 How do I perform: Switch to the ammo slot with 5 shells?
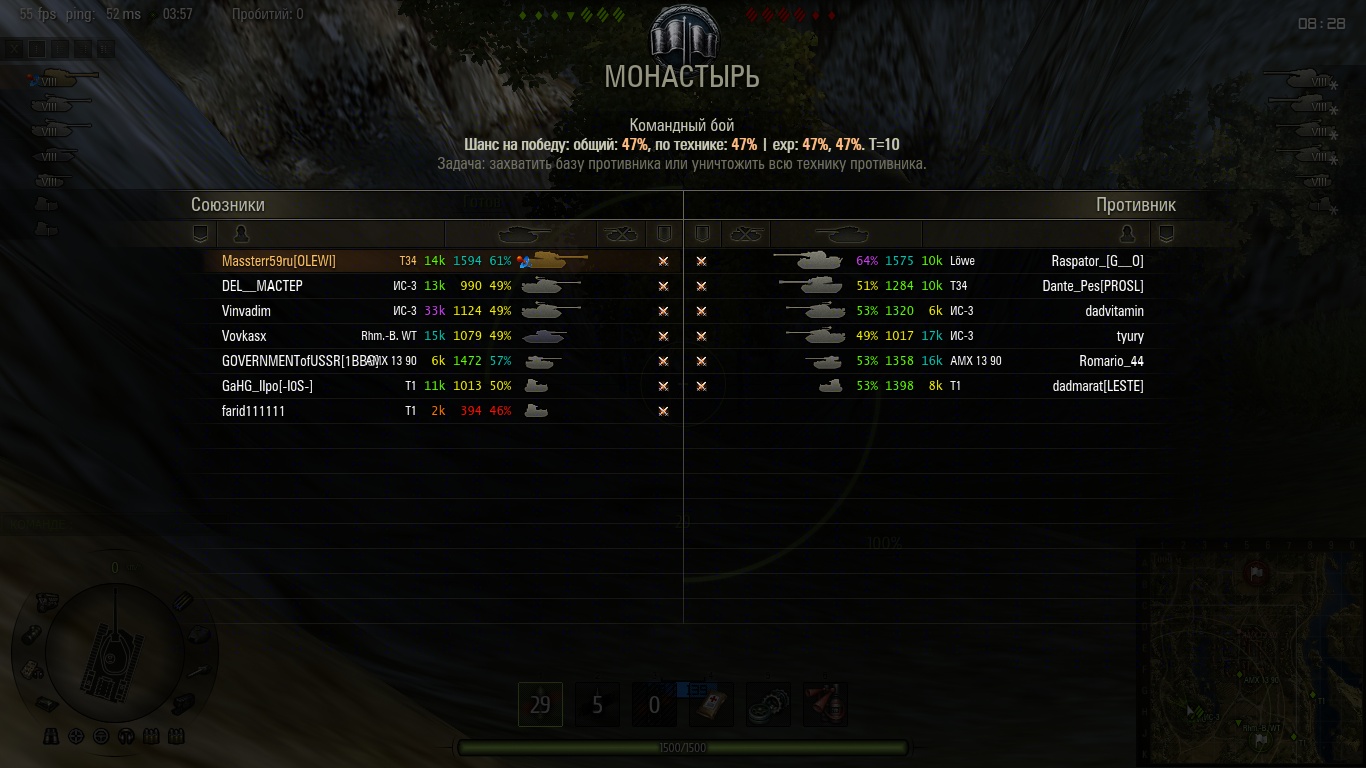(597, 705)
